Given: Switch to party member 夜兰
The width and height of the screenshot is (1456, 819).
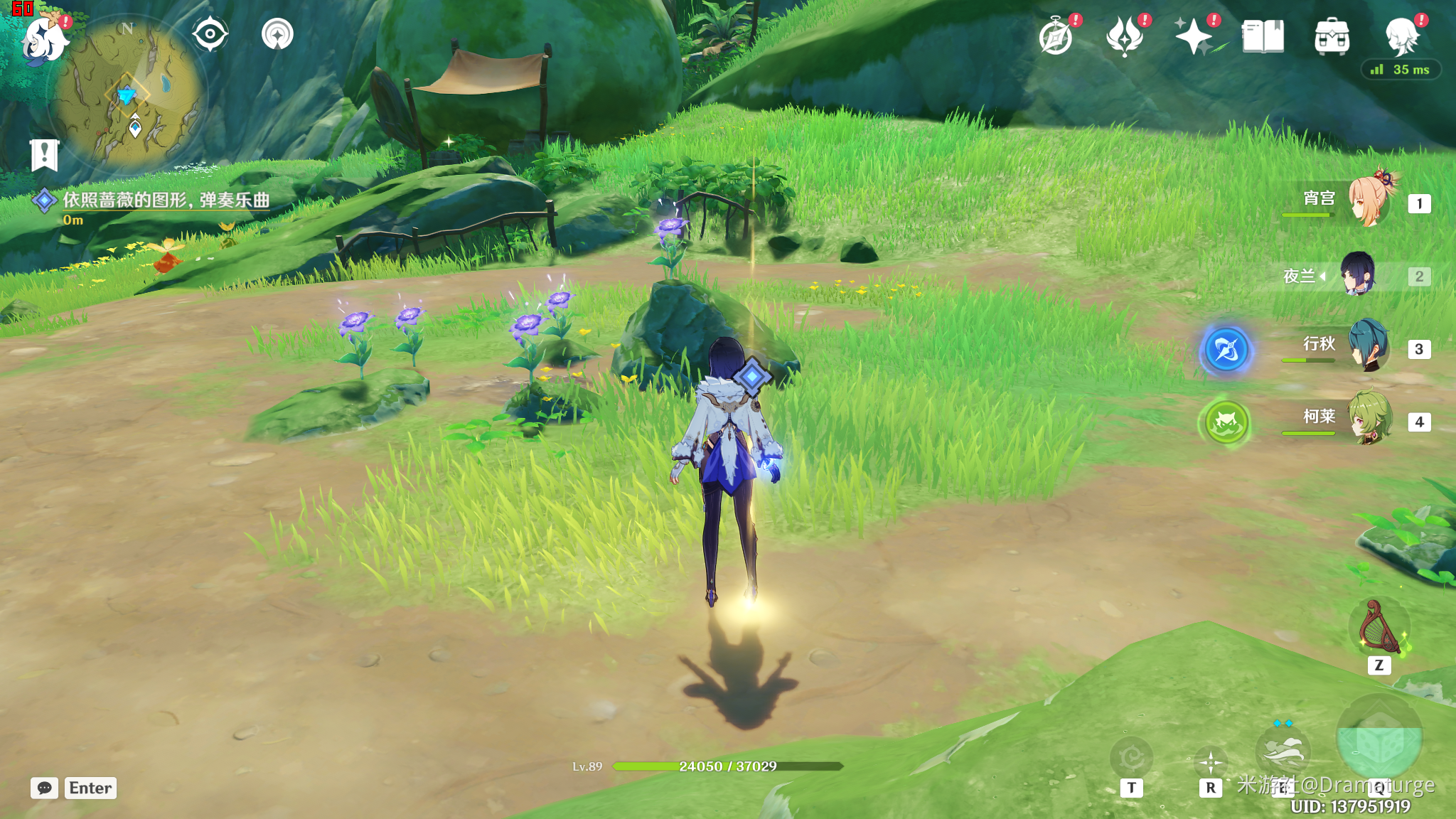Looking at the screenshot, I should click(x=1359, y=276).
